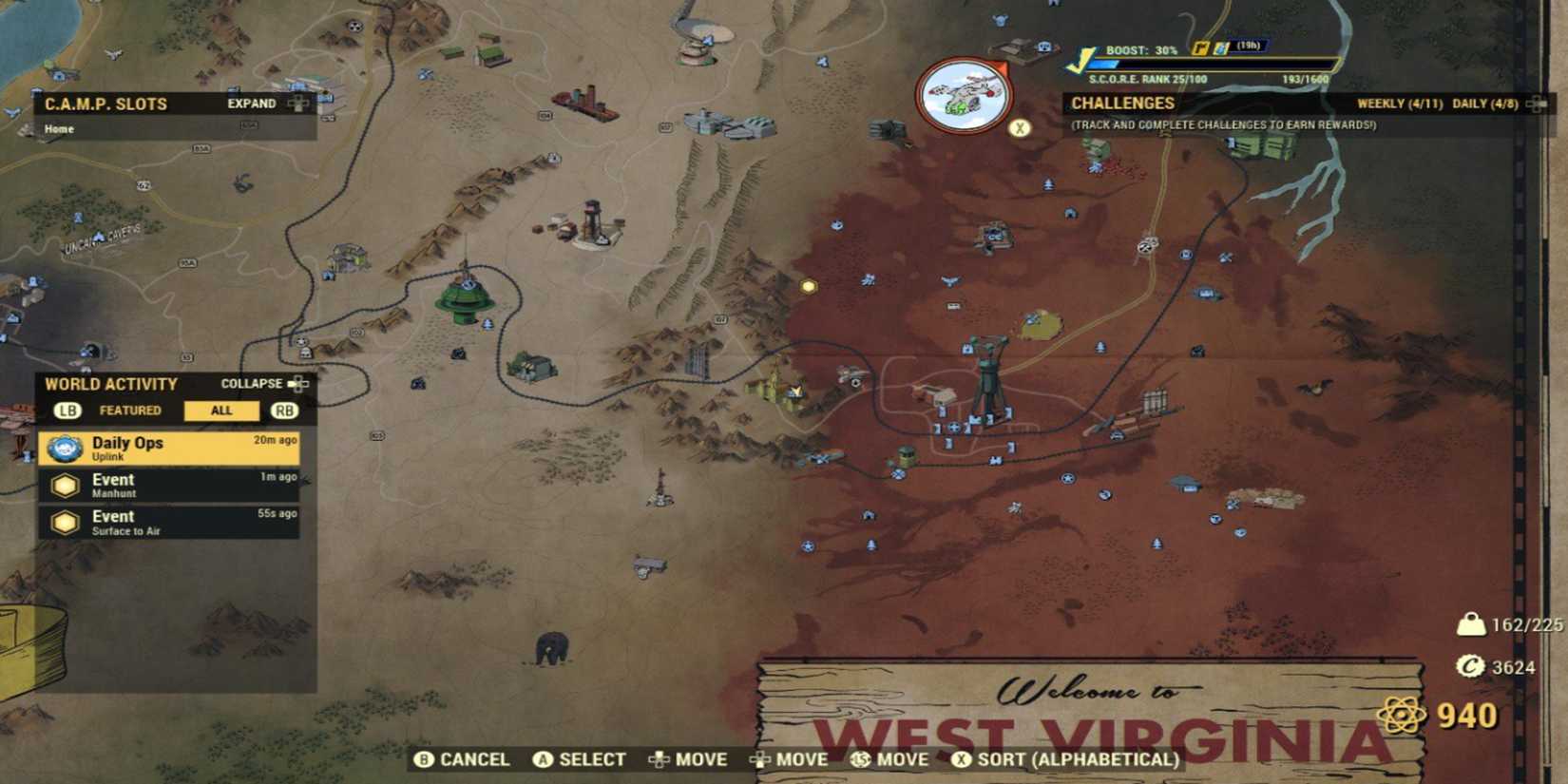The image size is (1568, 784).
Task: Switch the World Activity filter to FEATURED
Action: coord(131,411)
